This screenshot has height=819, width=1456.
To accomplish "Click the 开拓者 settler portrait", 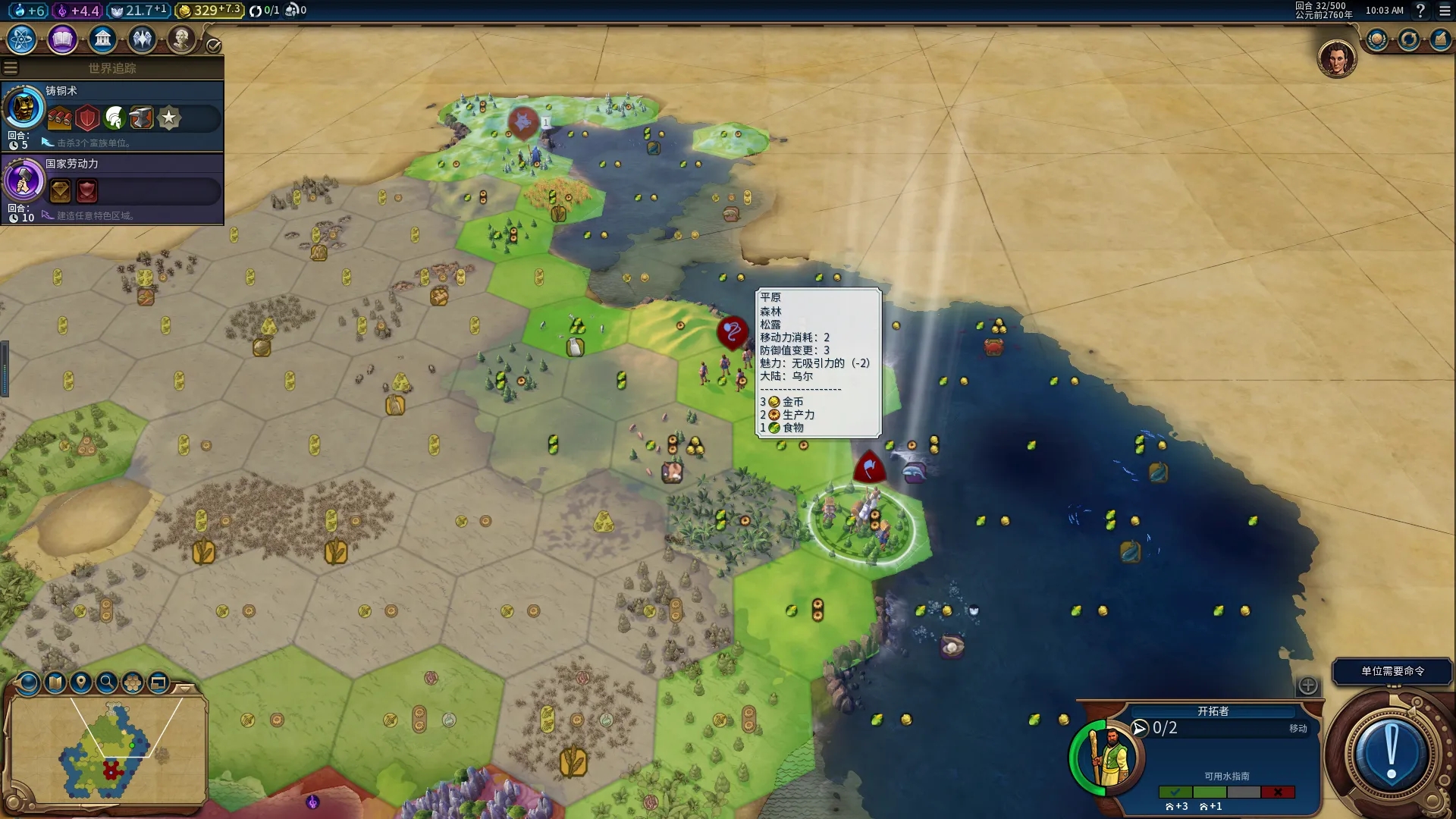I will tap(1107, 756).
